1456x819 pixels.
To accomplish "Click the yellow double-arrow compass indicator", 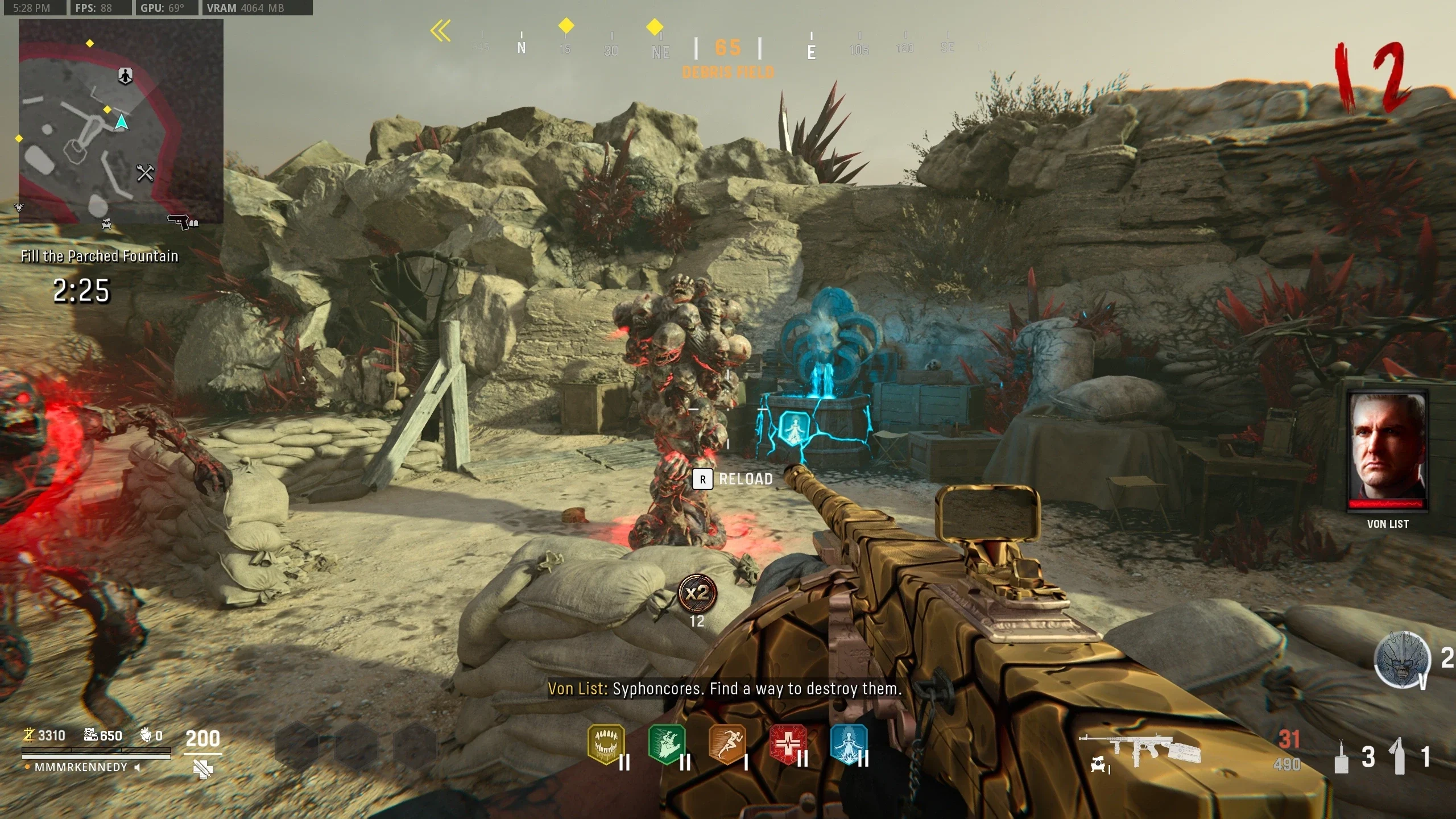I will click(x=440, y=31).
